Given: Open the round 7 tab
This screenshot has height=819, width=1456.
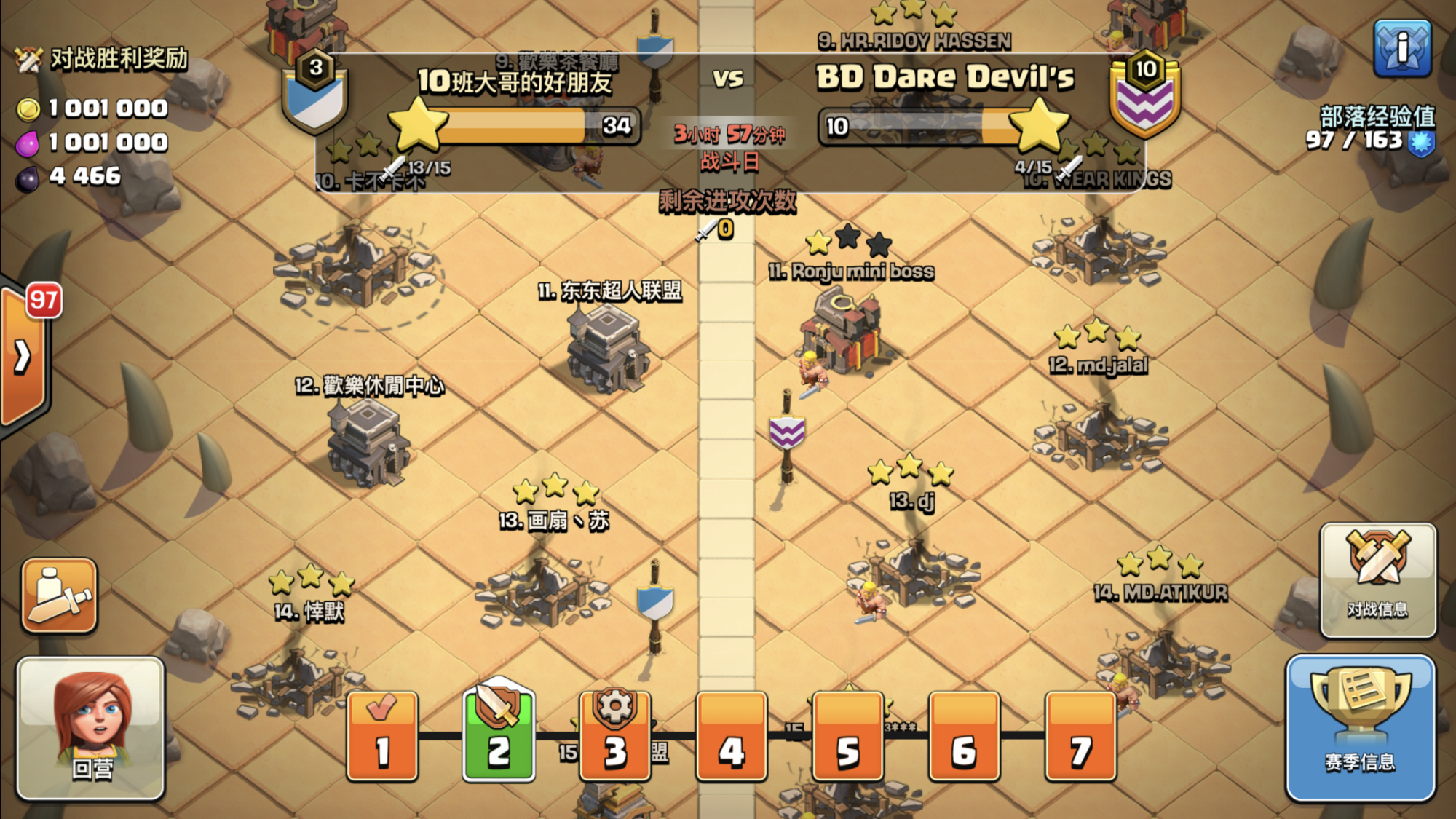Looking at the screenshot, I should pyautogui.click(x=1080, y=735).
